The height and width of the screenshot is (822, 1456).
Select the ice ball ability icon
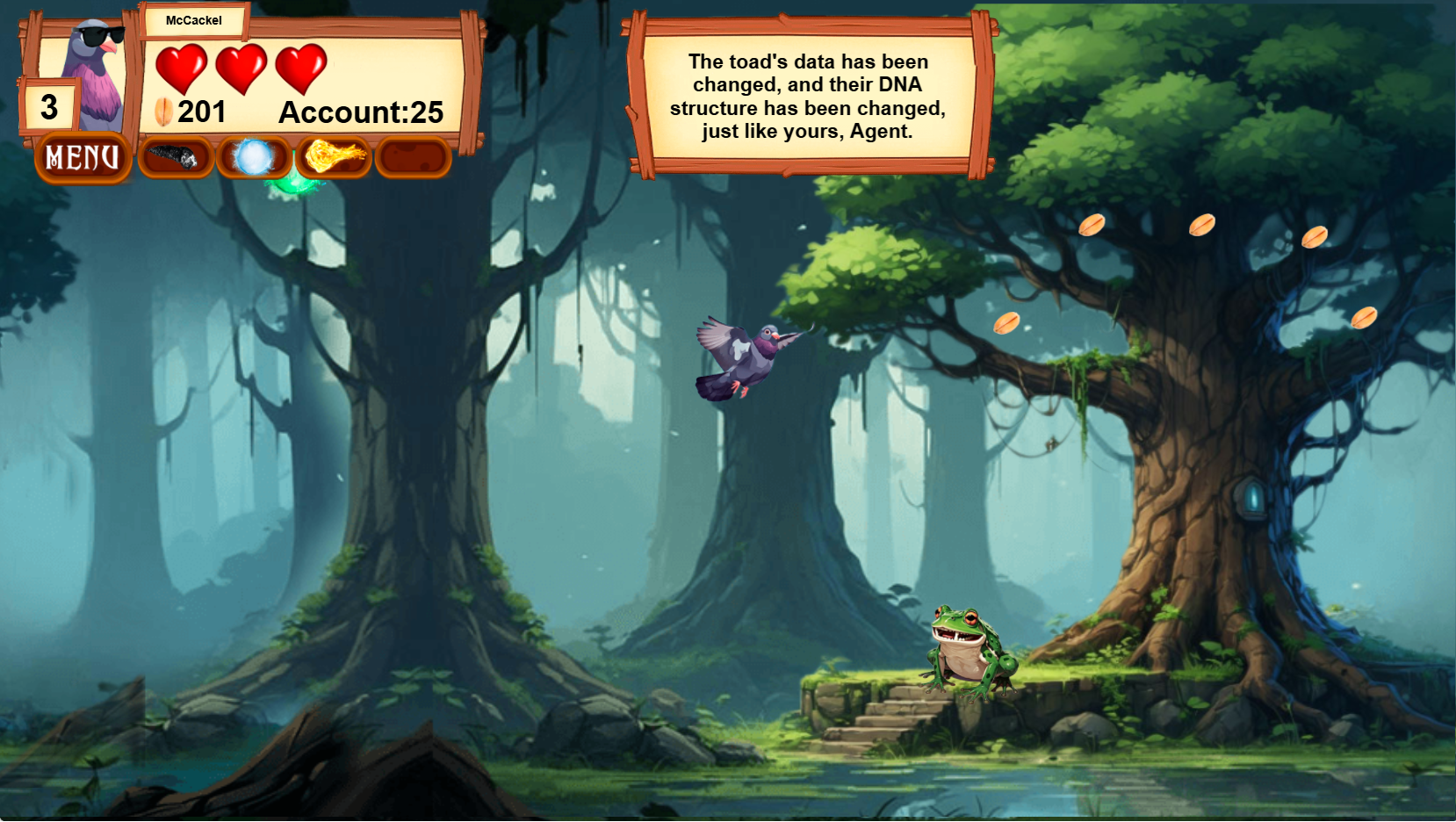(x=255, y=158)
